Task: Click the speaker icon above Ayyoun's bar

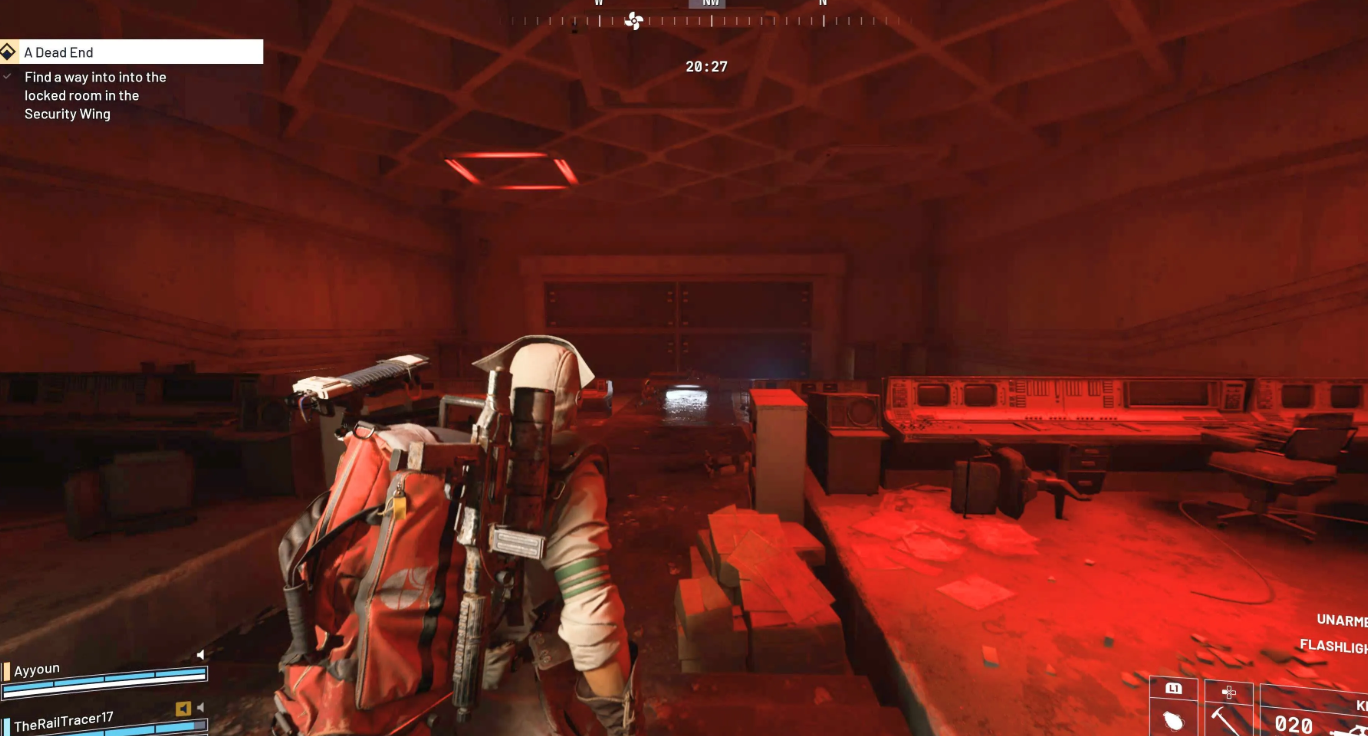Action: point(200,655)
